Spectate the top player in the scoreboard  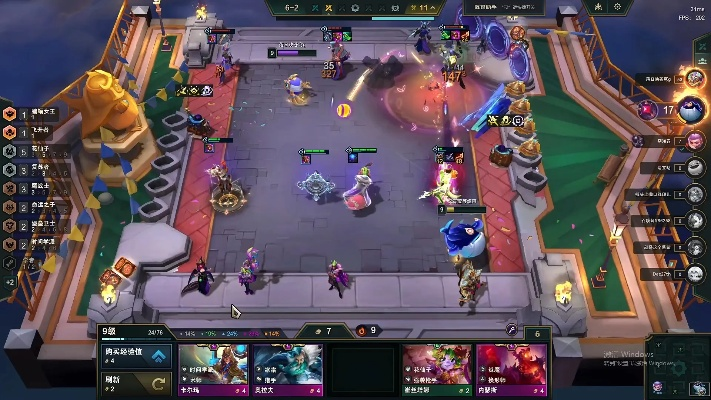tap(692, 78)
